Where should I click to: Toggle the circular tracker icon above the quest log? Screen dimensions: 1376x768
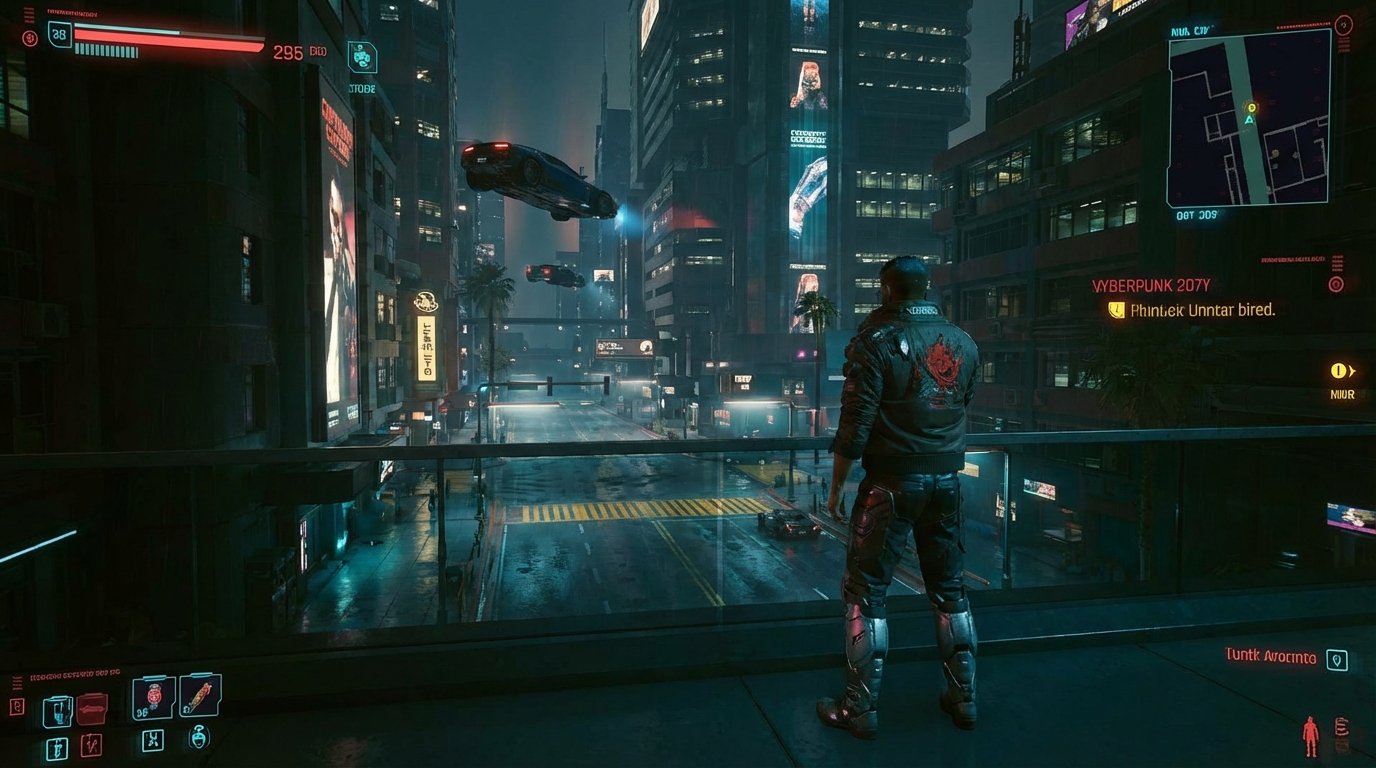coord(1336,284)
